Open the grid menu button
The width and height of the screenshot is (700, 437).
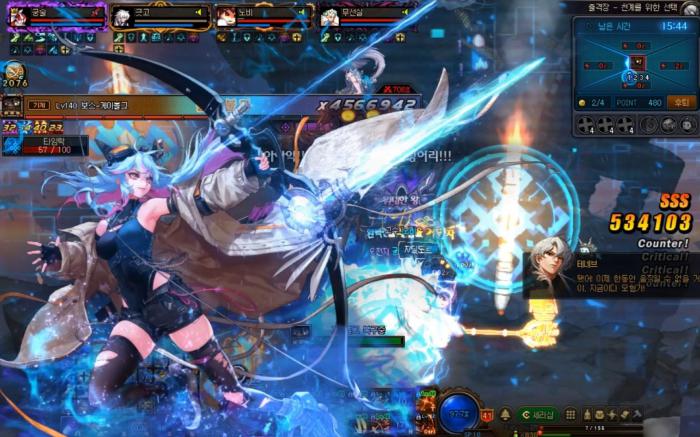point(570,414)
